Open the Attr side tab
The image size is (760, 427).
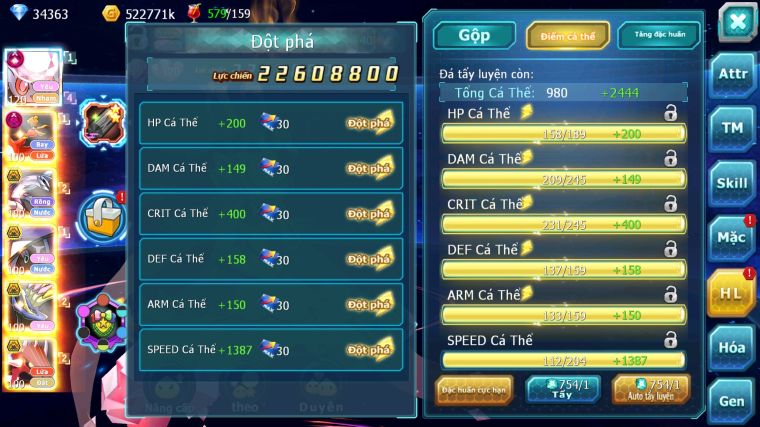[733, 74]
